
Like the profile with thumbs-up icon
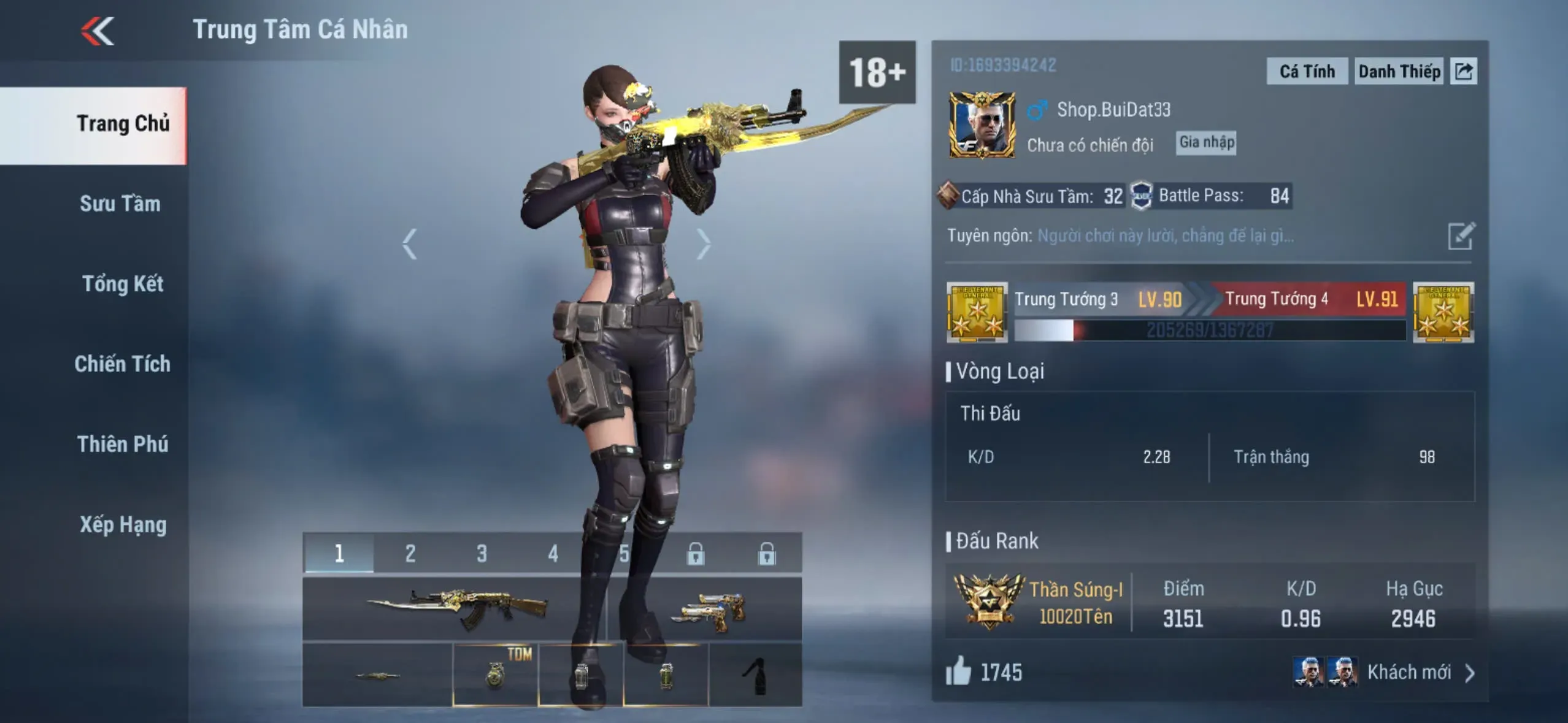(959, 671)
